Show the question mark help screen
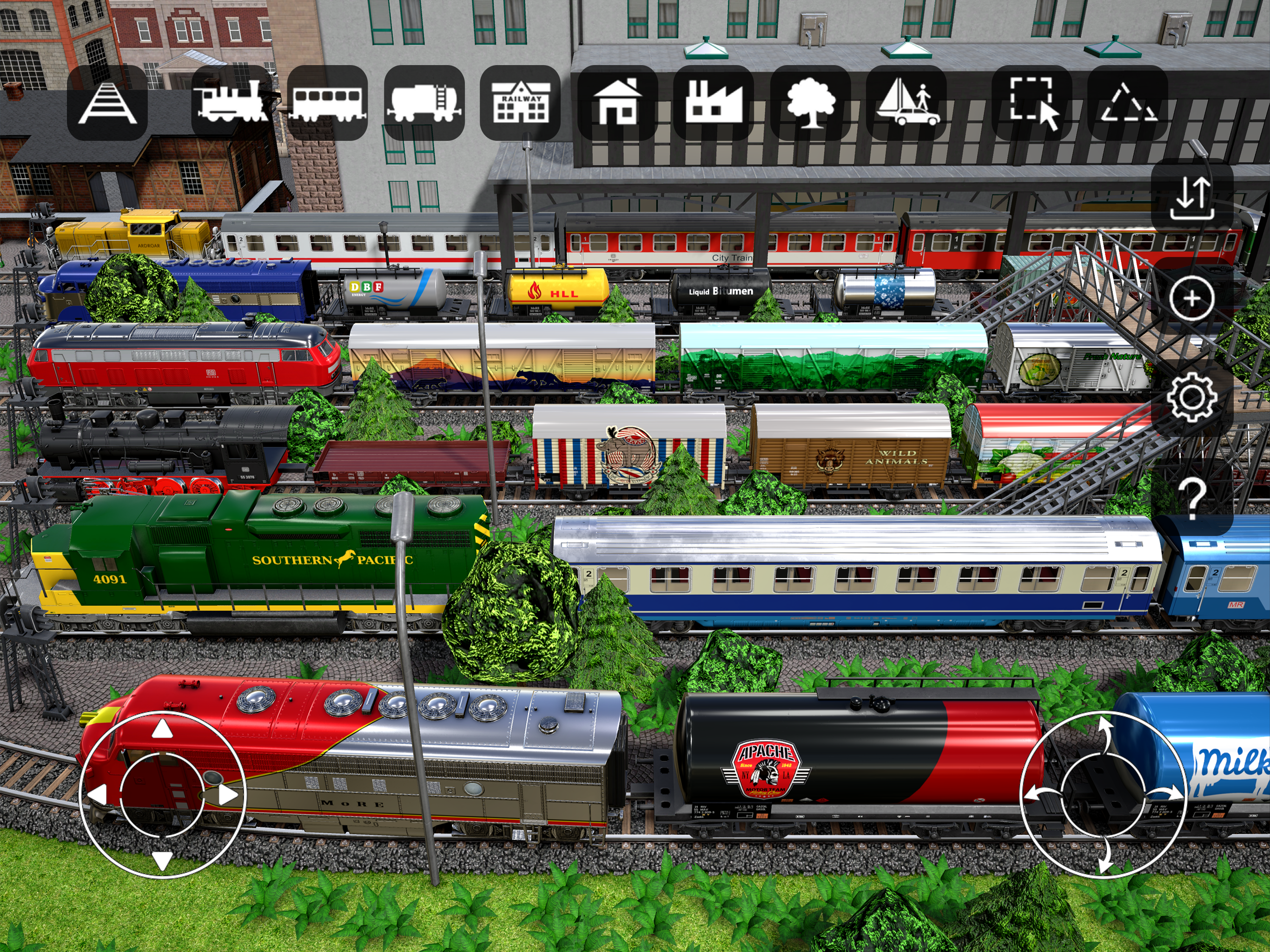 point(1192,497)
